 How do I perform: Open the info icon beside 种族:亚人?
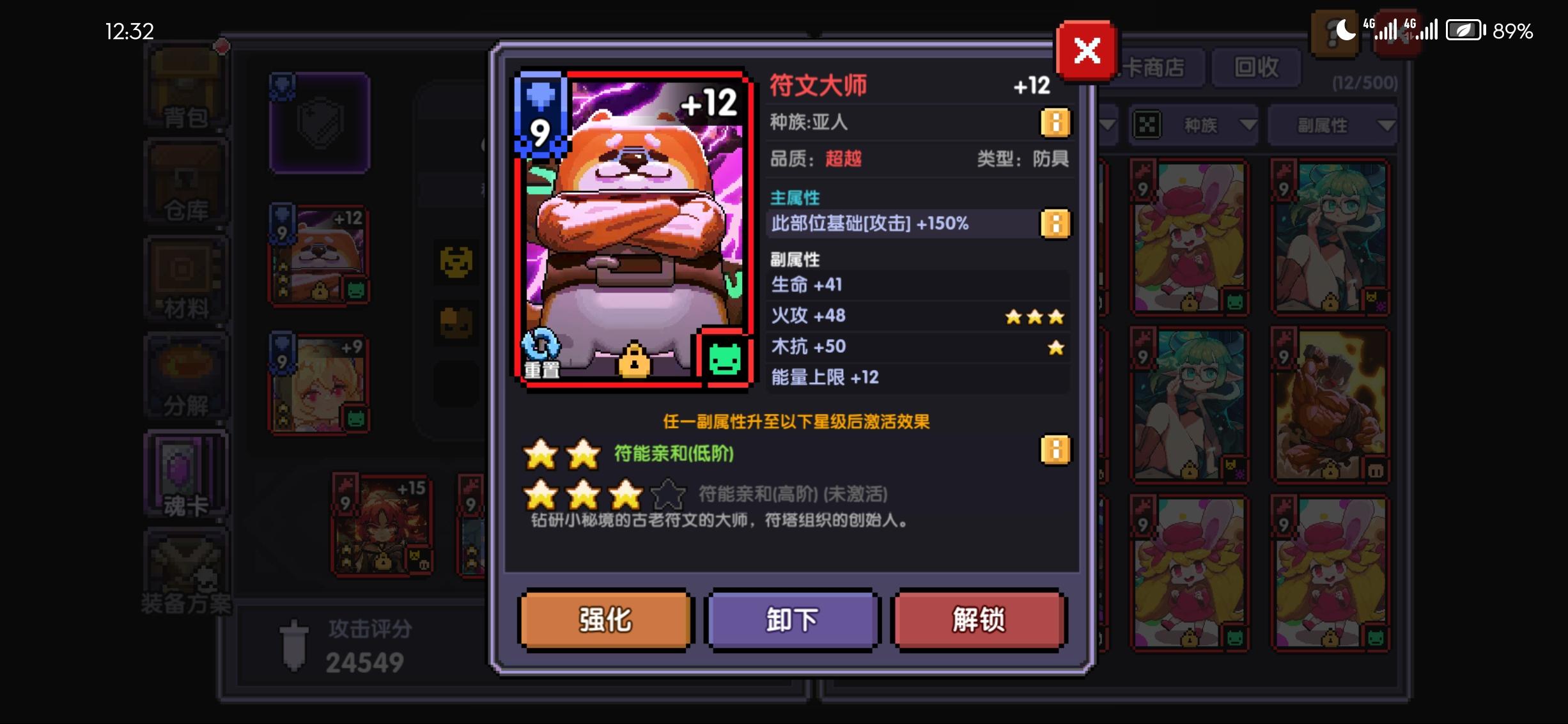click(1055, 123)
